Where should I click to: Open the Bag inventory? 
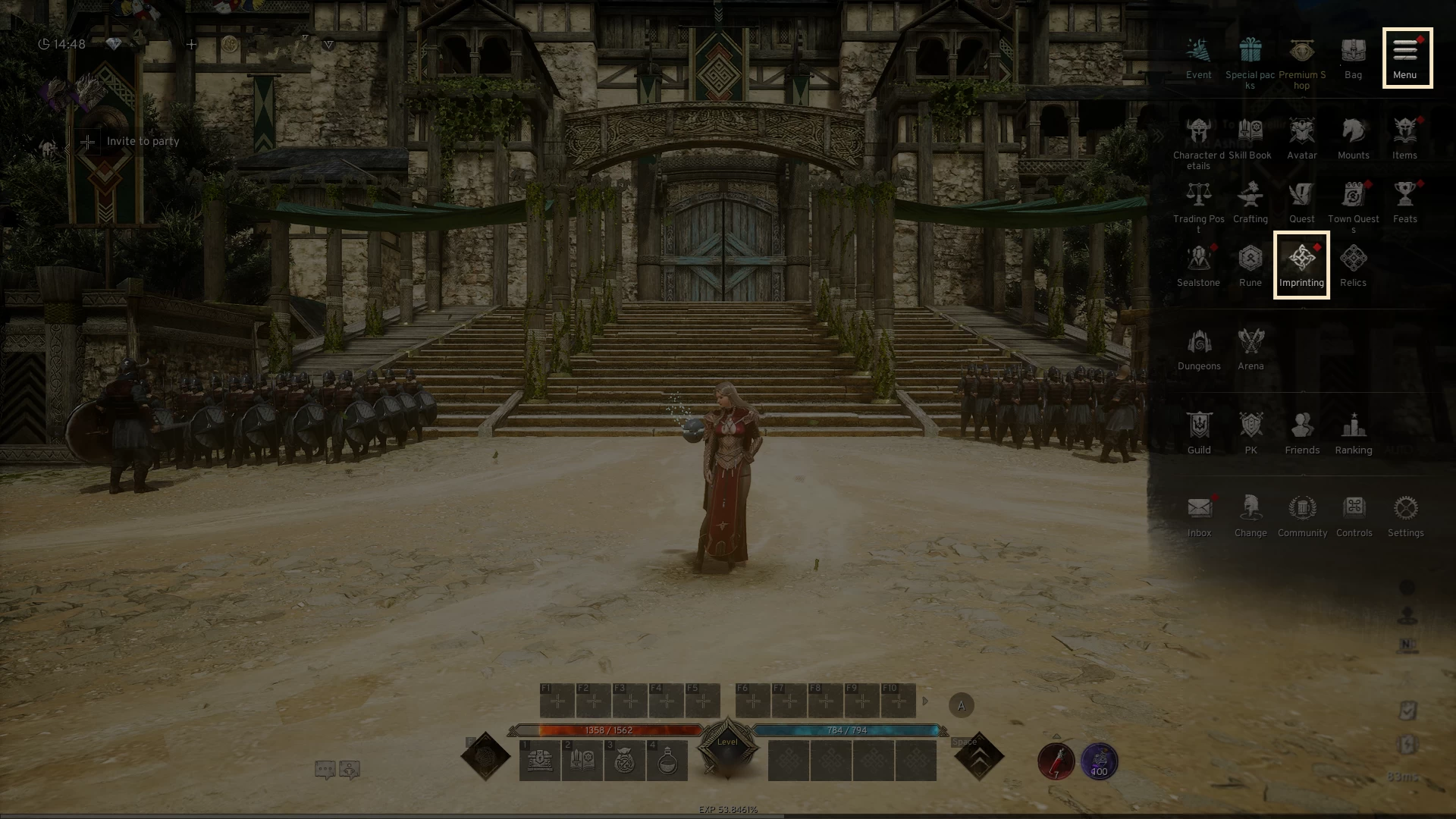point(1353,58)
